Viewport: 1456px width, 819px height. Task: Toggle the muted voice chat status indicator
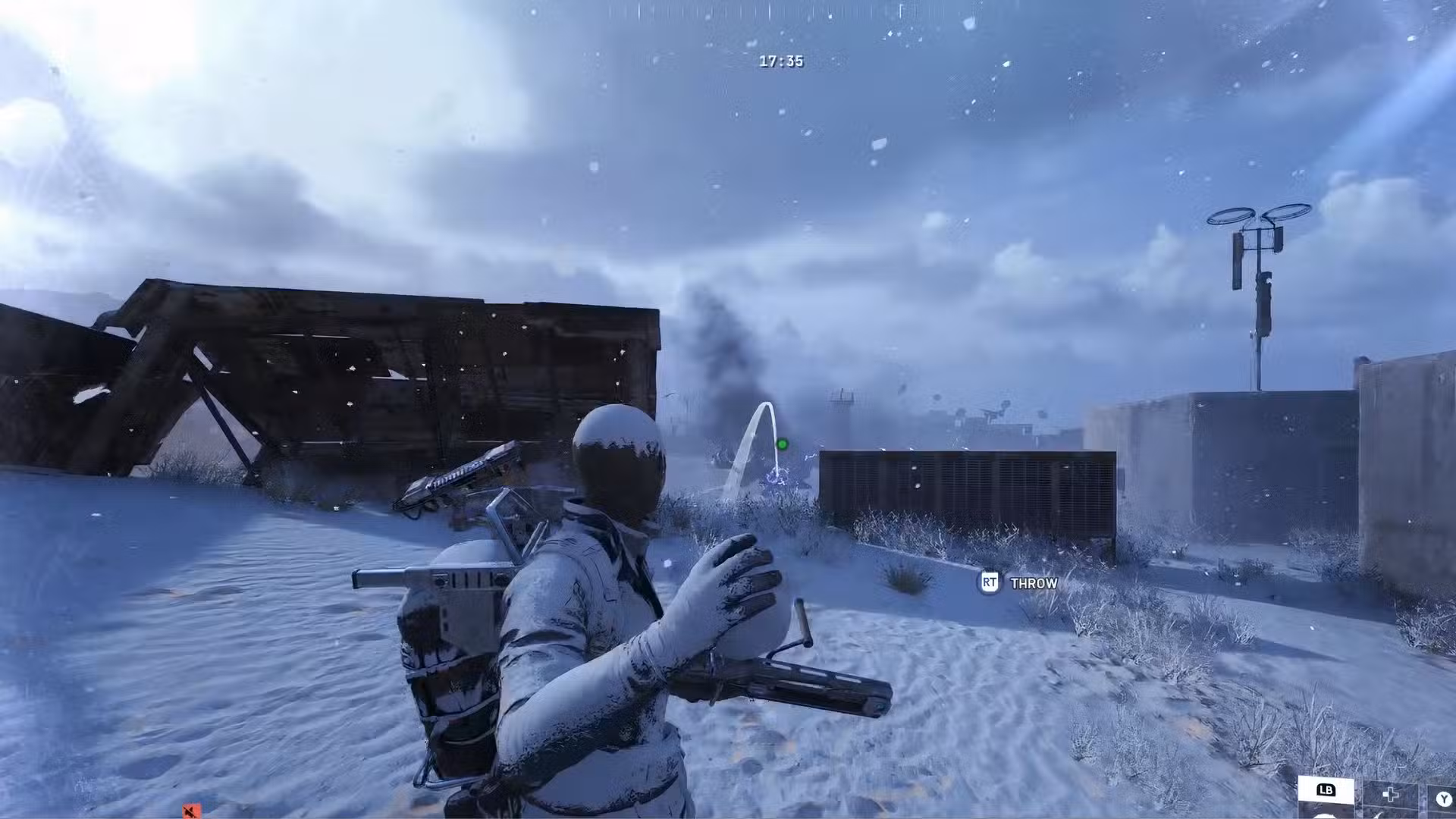pyautogui.click(x=192, y=810)
